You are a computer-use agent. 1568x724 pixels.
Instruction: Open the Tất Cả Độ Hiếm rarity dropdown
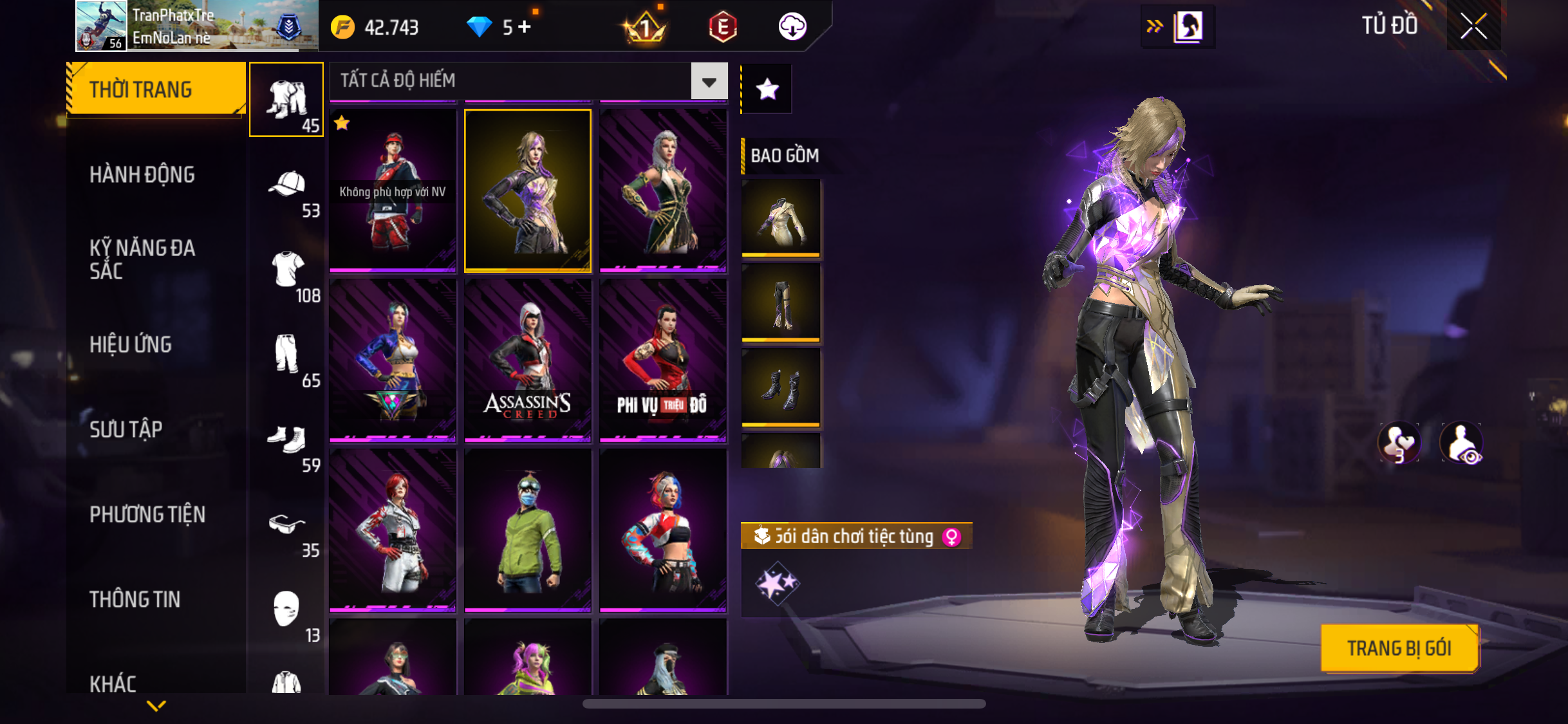click(x=709, y=81)
